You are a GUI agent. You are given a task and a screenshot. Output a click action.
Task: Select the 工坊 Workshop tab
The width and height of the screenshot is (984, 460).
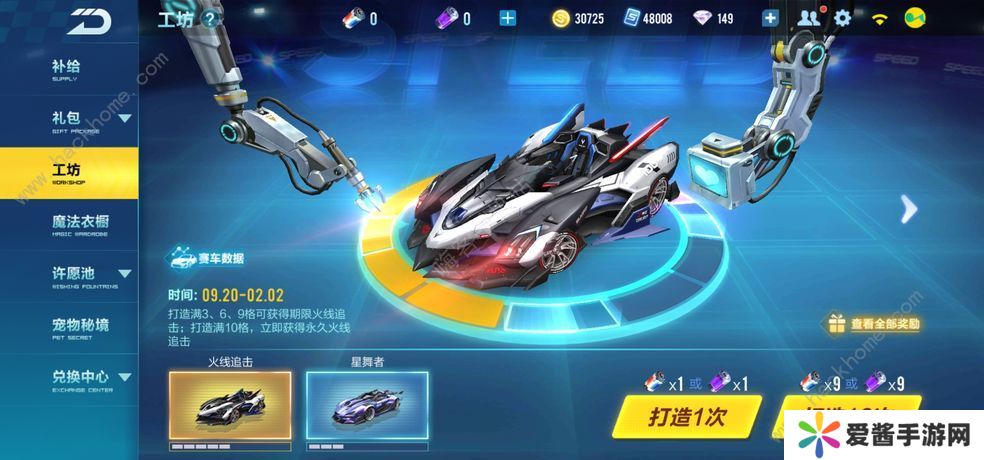pyautogui.click(x=68, y=173)
